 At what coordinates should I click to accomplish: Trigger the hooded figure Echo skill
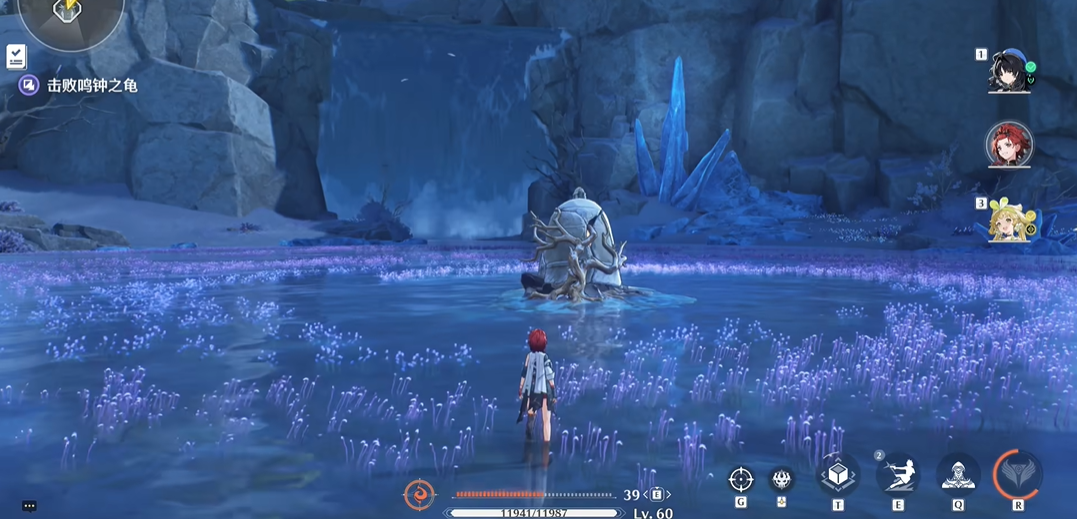click(957, 475)
